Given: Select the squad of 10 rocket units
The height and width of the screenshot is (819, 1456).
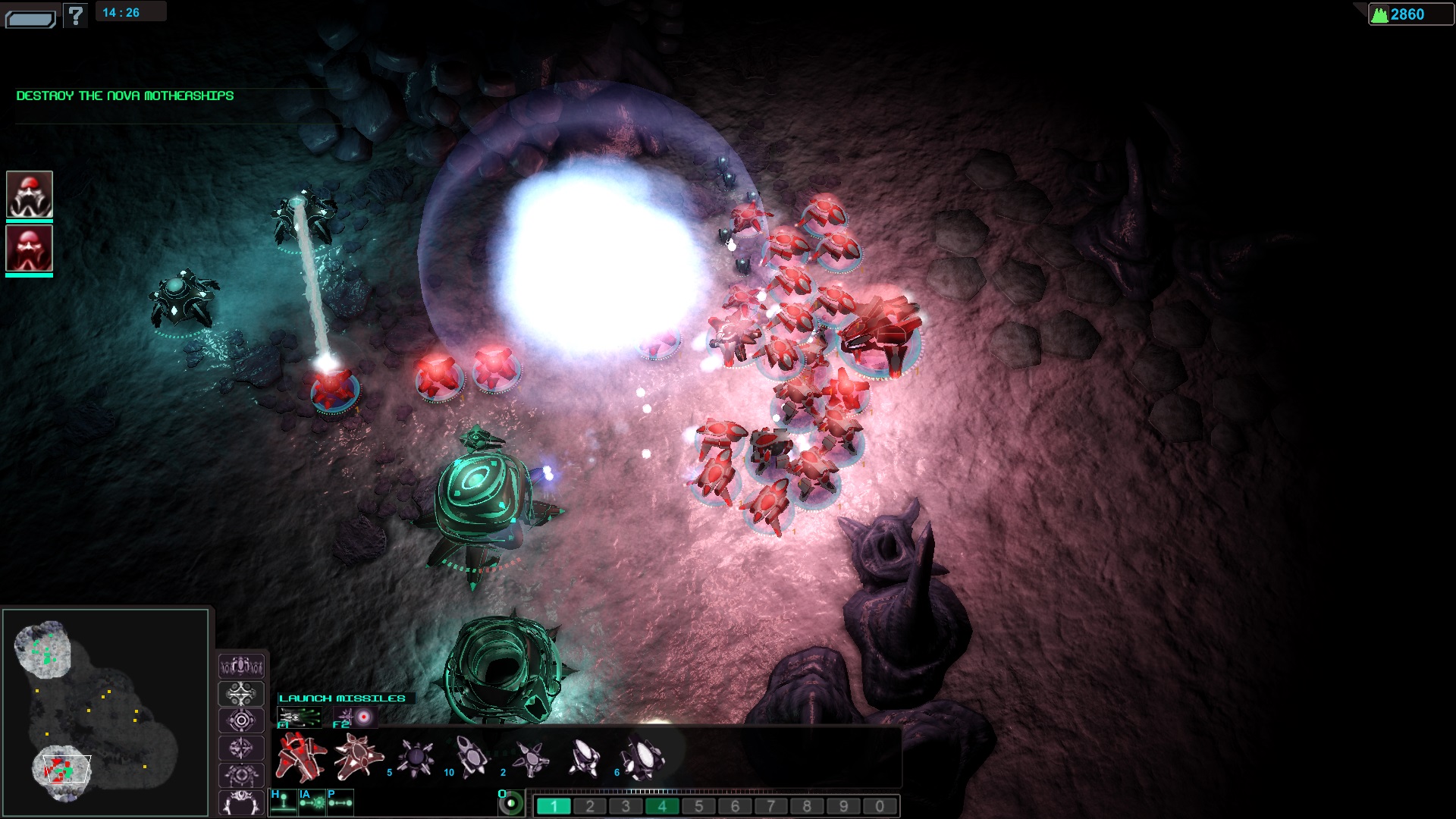Looking at the screenshot, I should (x=469, y=757).
